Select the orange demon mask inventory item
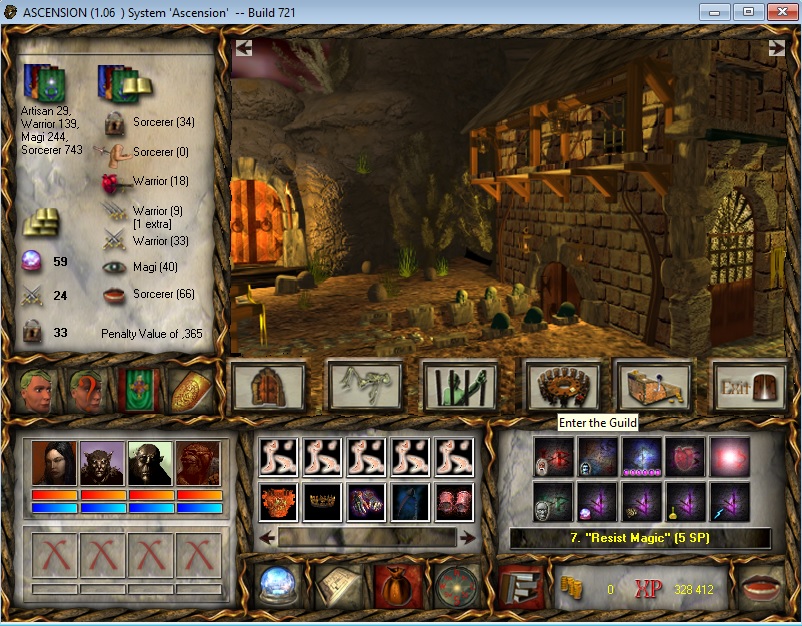 pos(279,502)
